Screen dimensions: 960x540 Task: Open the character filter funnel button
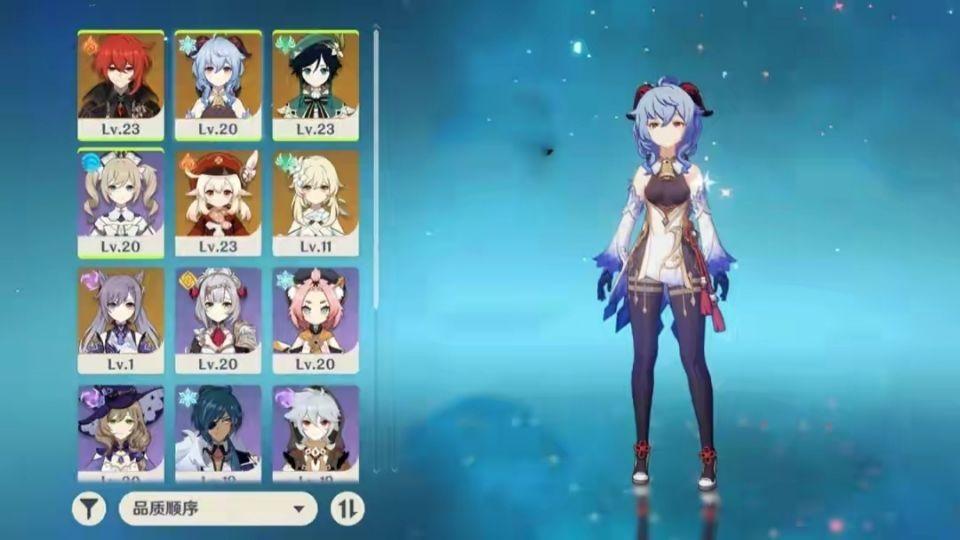pyautogui.click(x=89, y=509)
